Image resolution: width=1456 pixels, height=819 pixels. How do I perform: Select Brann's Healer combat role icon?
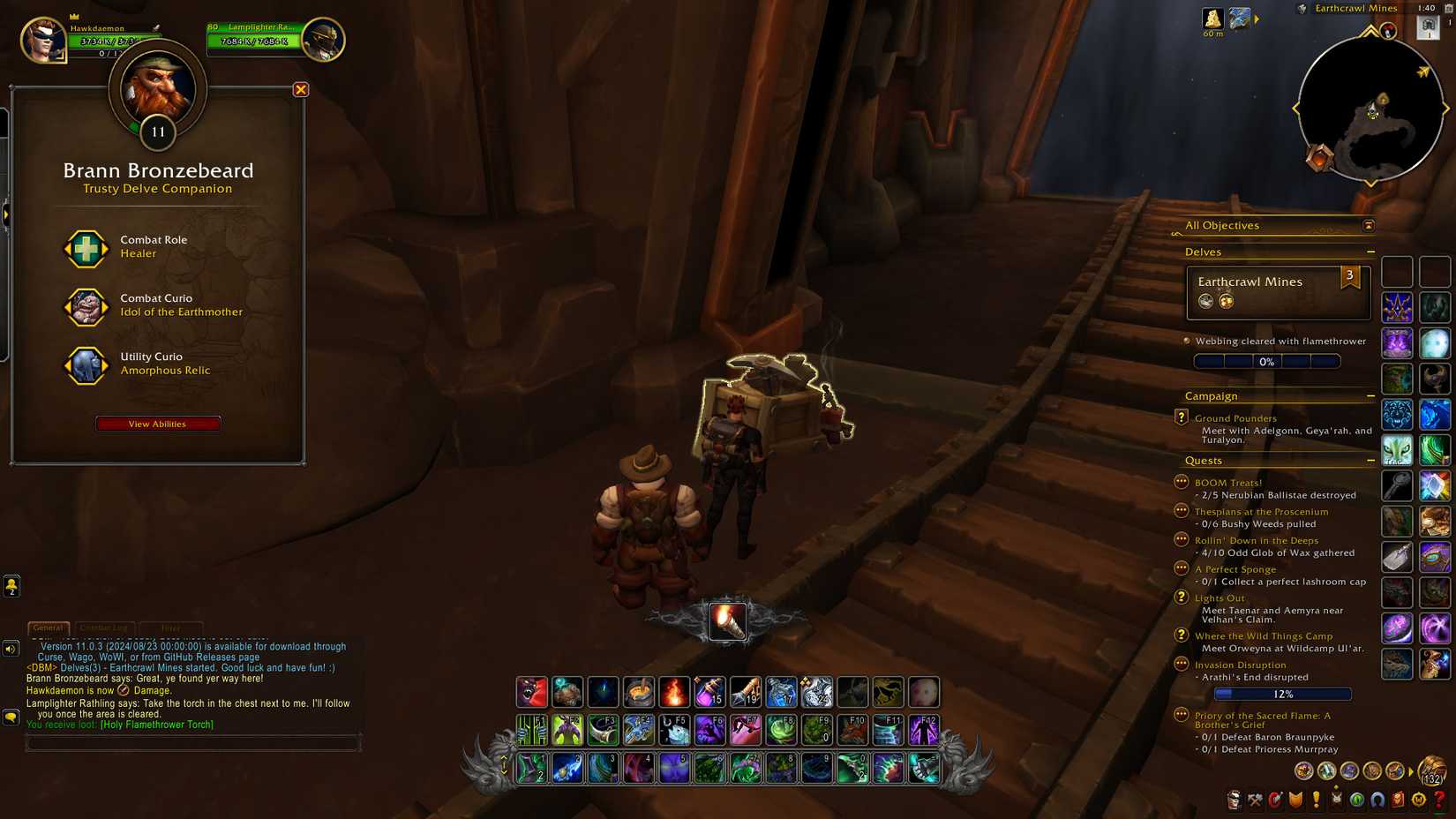coord(86,248)
